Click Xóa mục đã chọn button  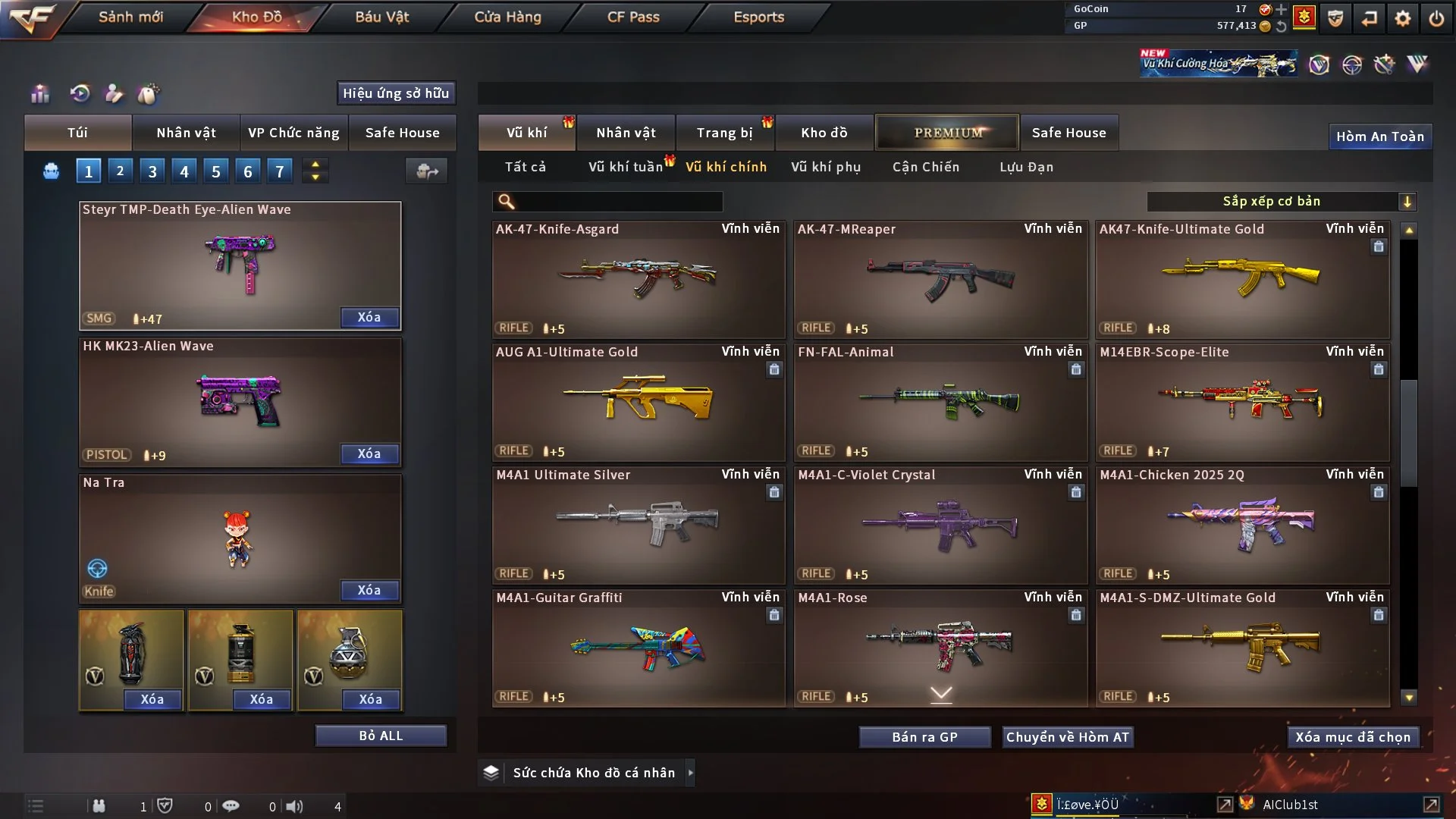point(1352,737)
